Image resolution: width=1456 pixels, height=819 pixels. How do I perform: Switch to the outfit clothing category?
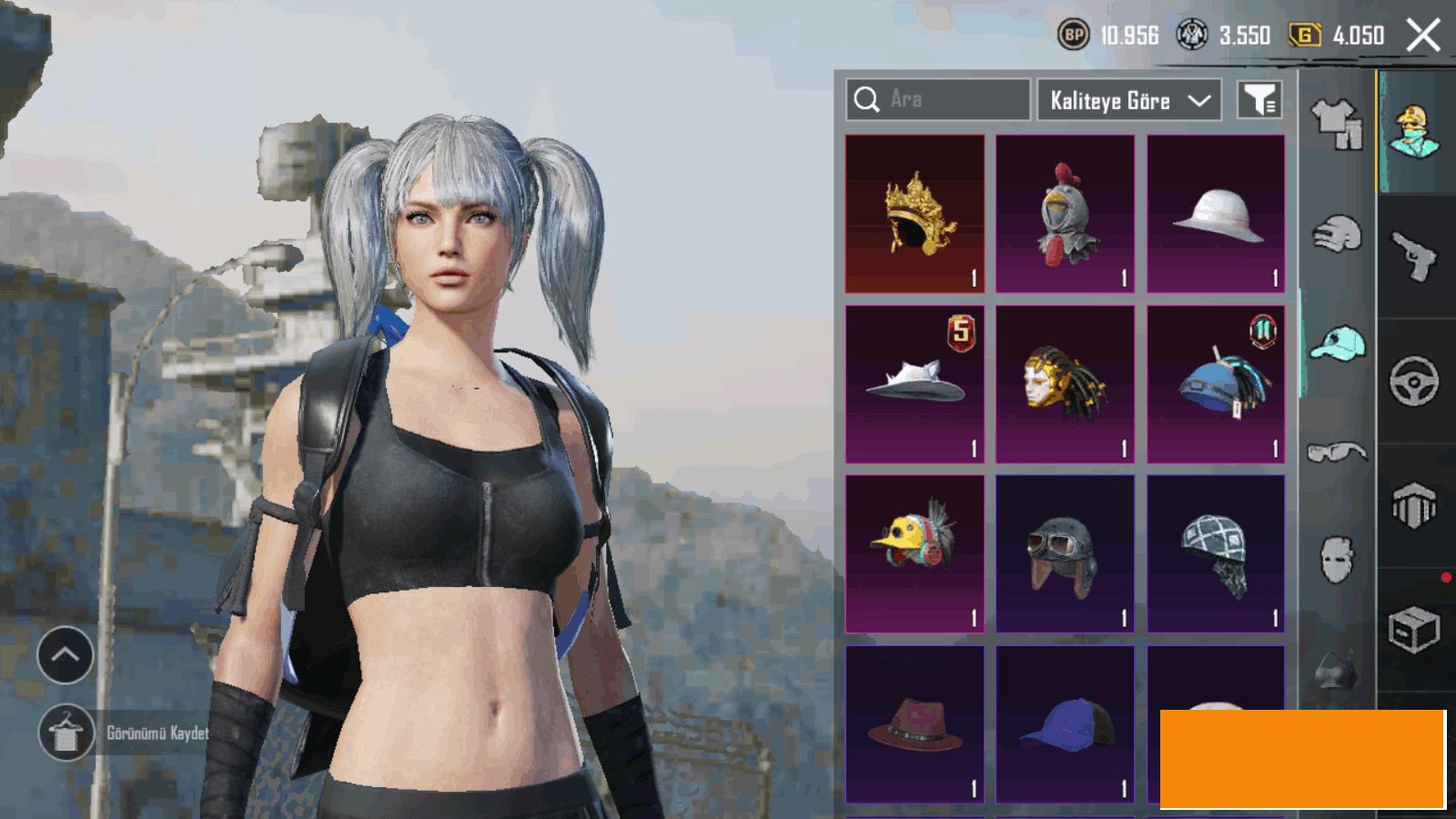pos(1337,123)
